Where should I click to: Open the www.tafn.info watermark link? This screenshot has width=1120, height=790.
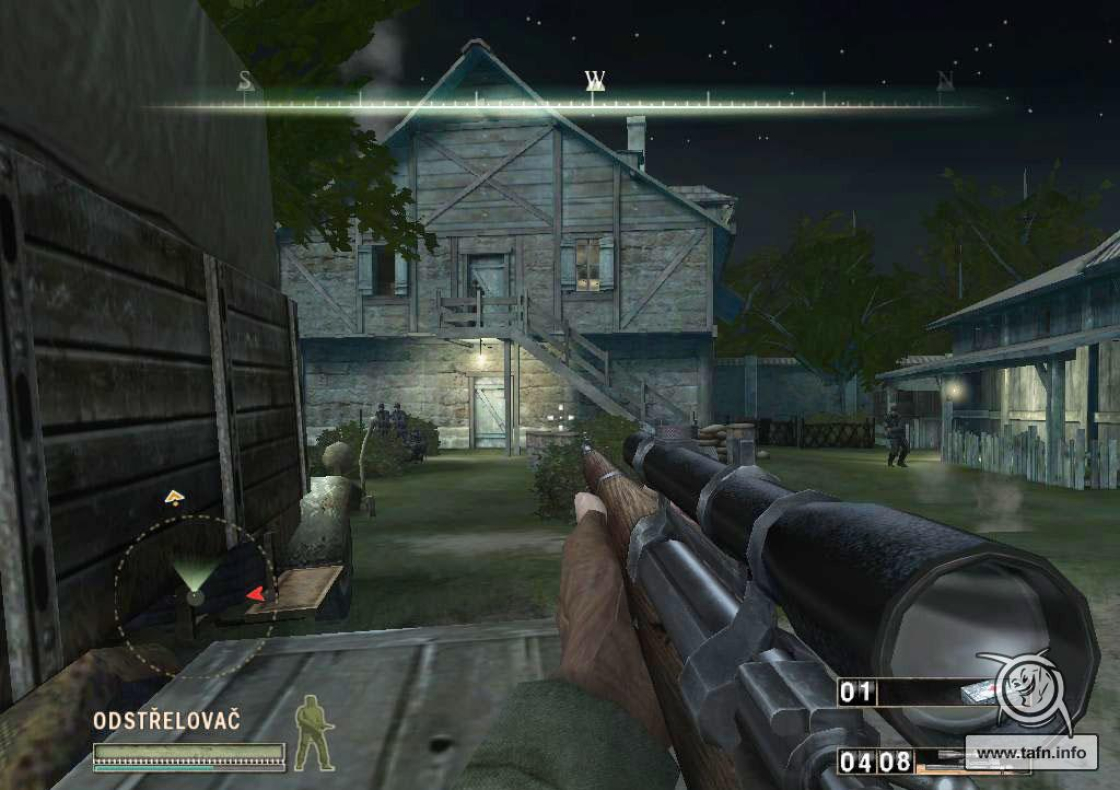coord(1030,752)
